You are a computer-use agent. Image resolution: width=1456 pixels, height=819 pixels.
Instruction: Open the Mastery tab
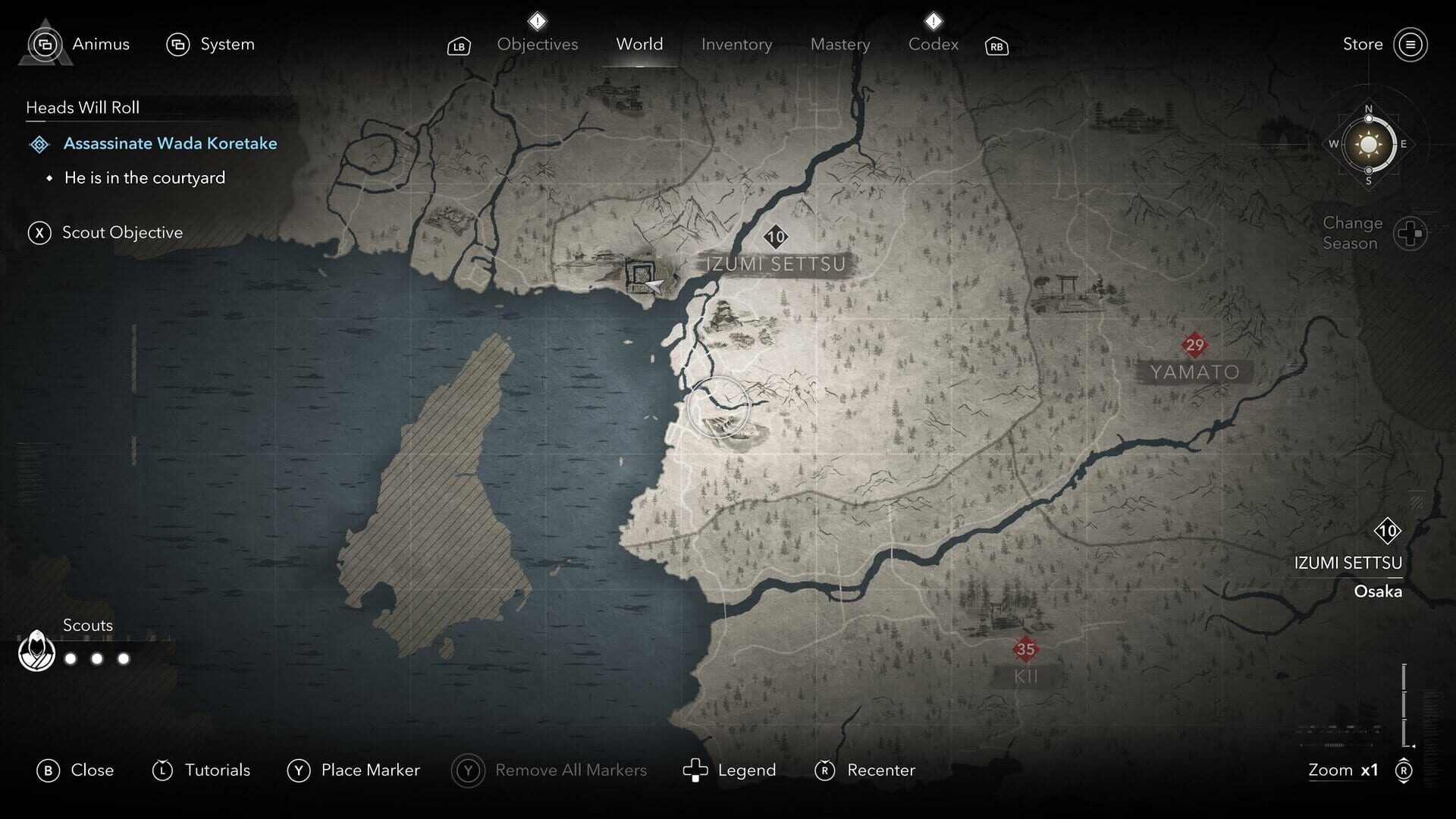(839, 44)
